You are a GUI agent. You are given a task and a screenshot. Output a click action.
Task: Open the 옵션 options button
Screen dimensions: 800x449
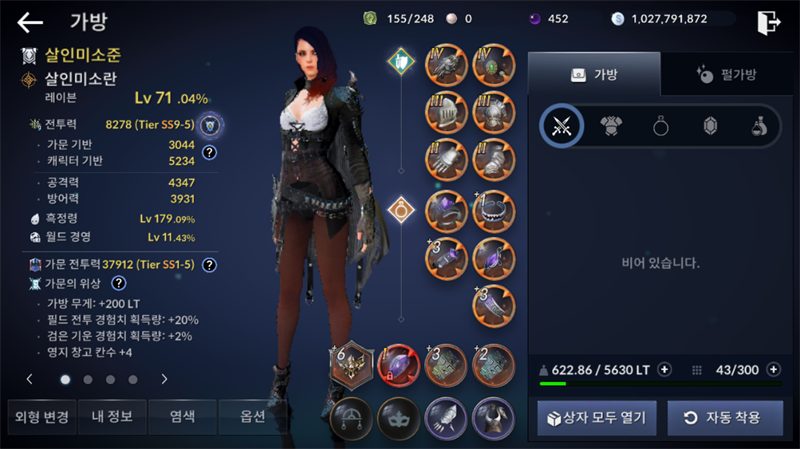(252, 416)
